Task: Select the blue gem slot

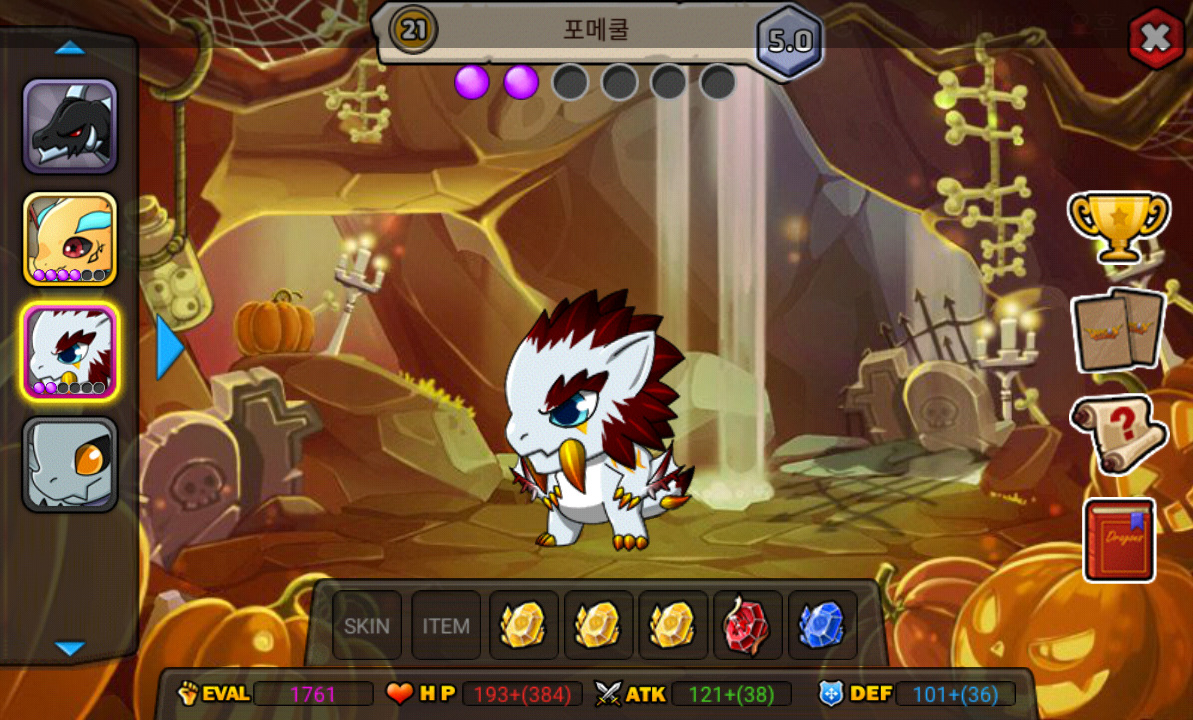Action: (822, 626)
